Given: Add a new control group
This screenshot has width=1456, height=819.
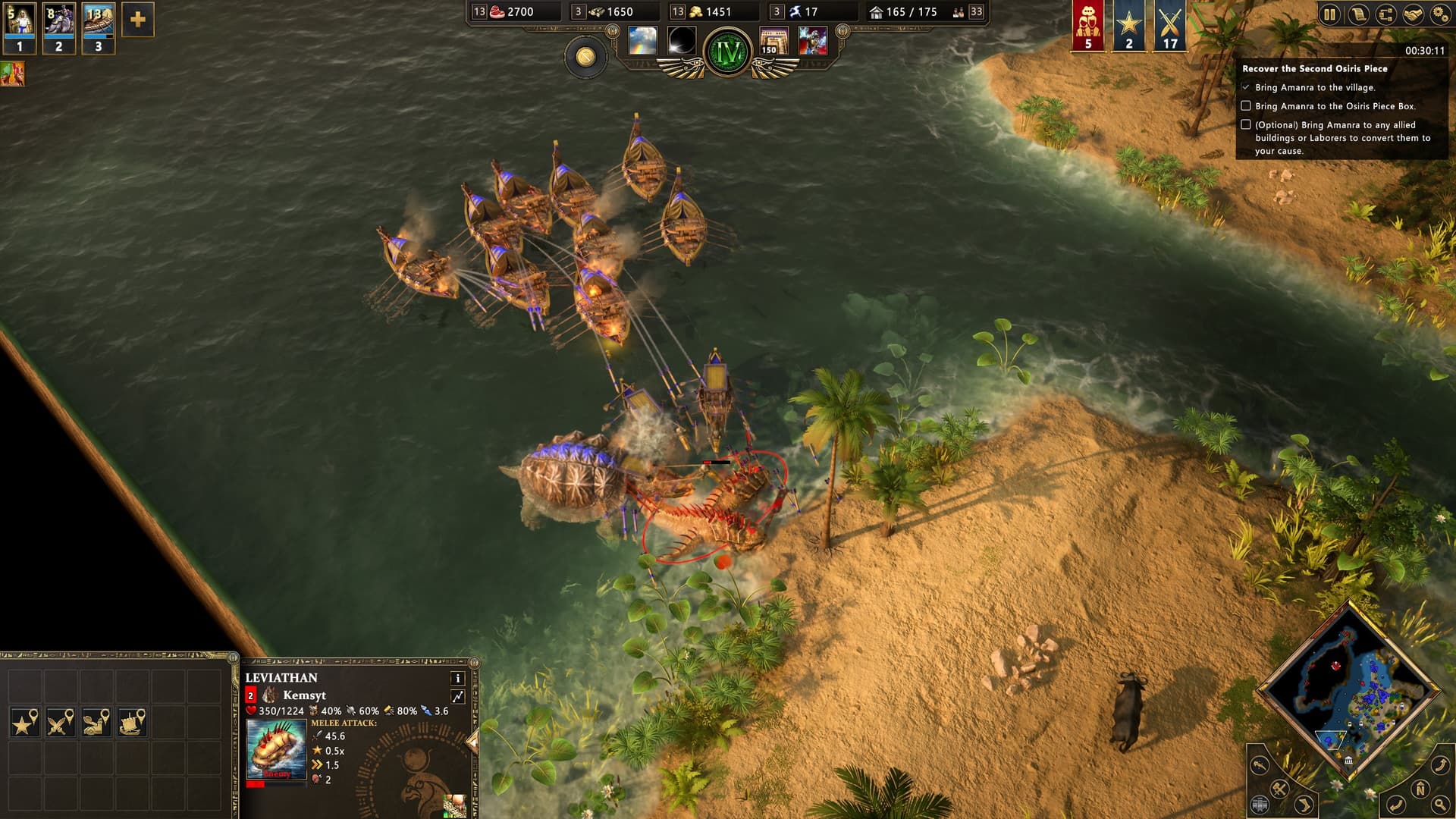Looking at the screenshot, I should tap(137, 20).
